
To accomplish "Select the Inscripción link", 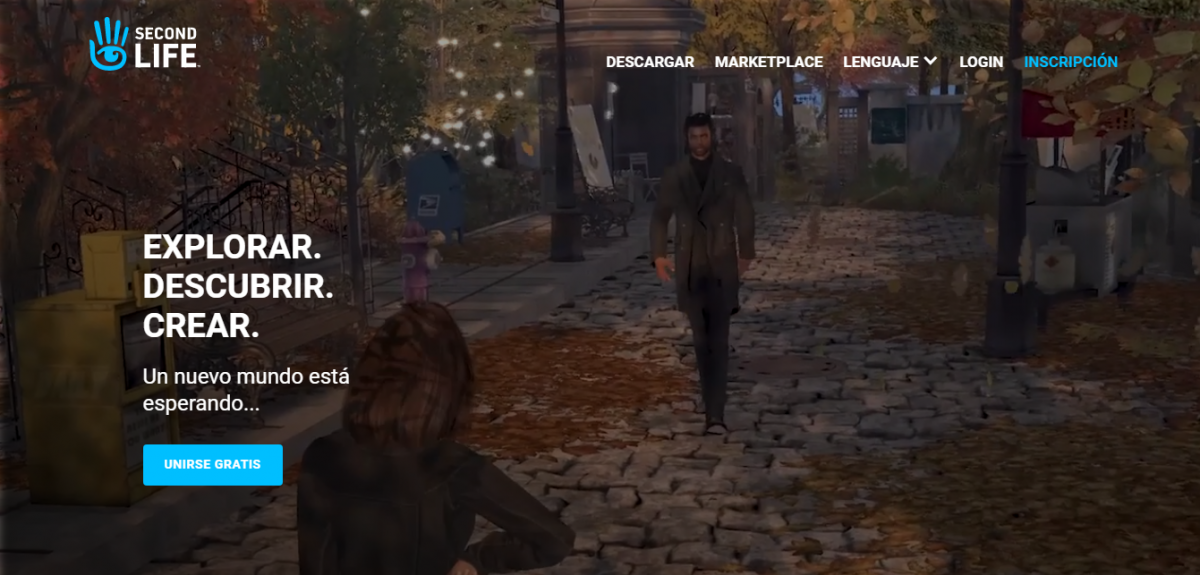I will point(1071,62).
